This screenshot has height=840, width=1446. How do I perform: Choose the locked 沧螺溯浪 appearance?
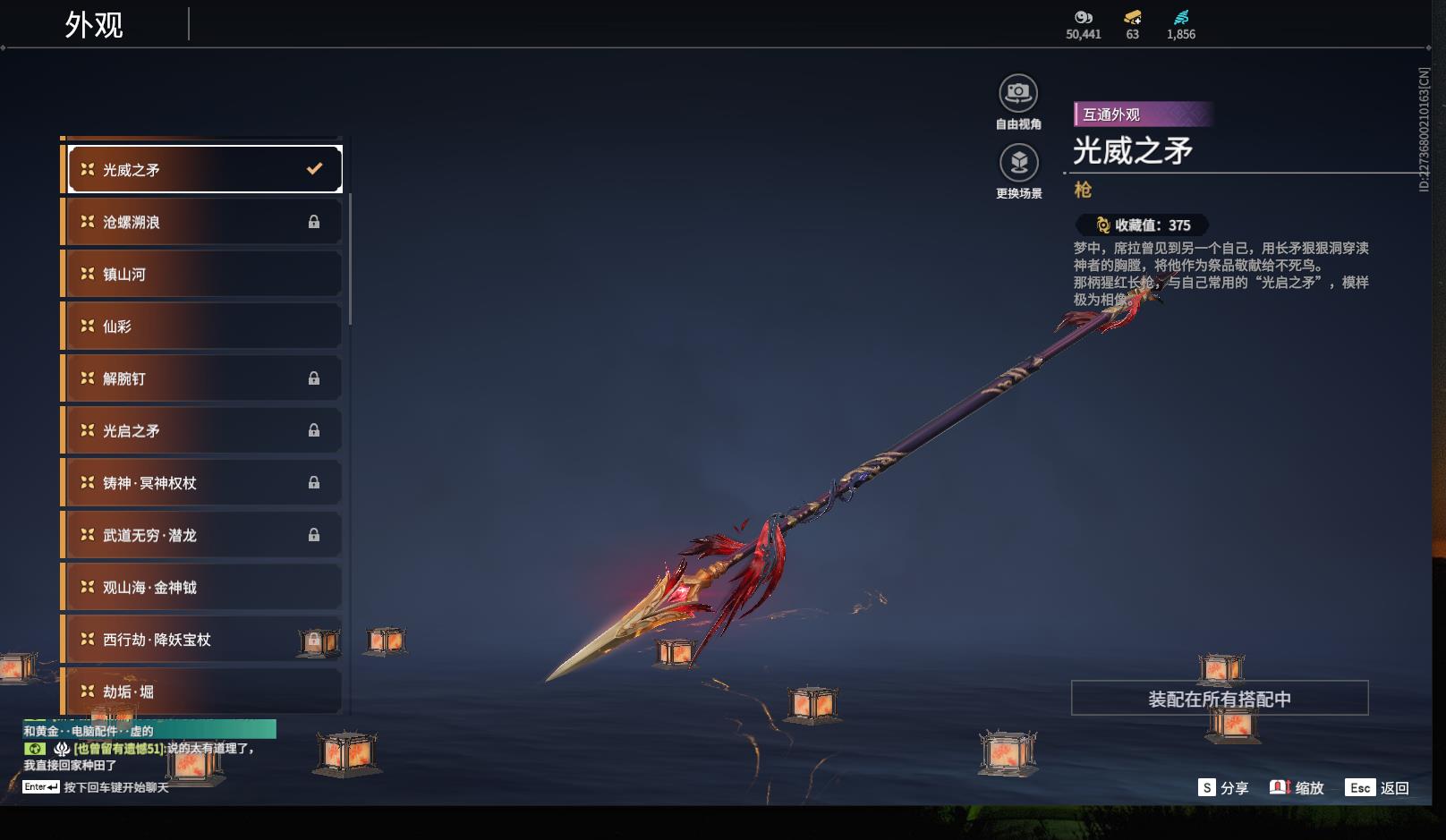coord(202,222)
